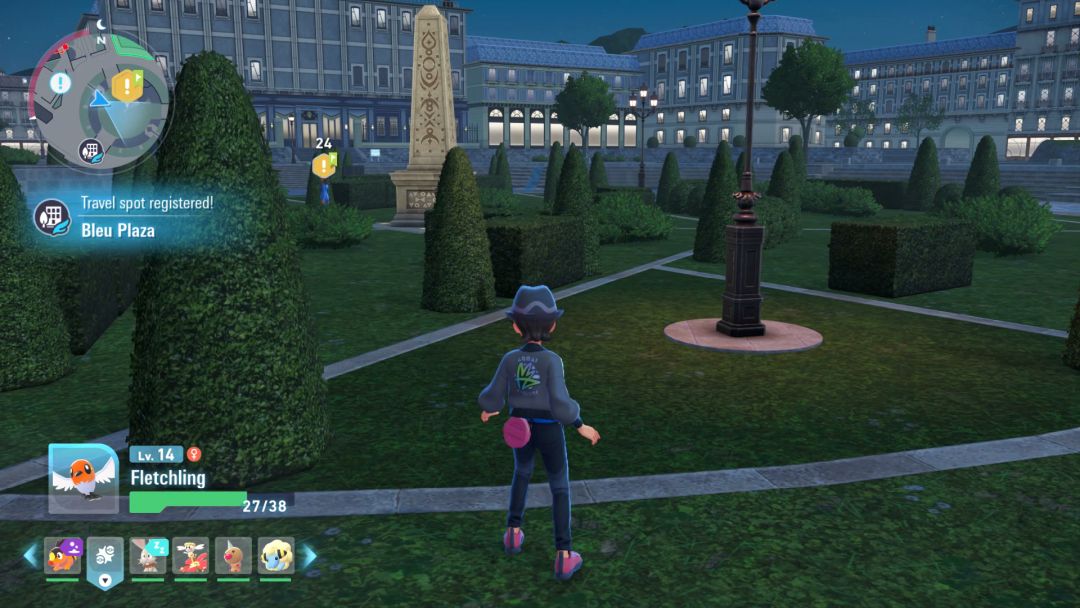Click the party bar's right arrow
Screen dimensions: 1080x608
click(310, 556)
